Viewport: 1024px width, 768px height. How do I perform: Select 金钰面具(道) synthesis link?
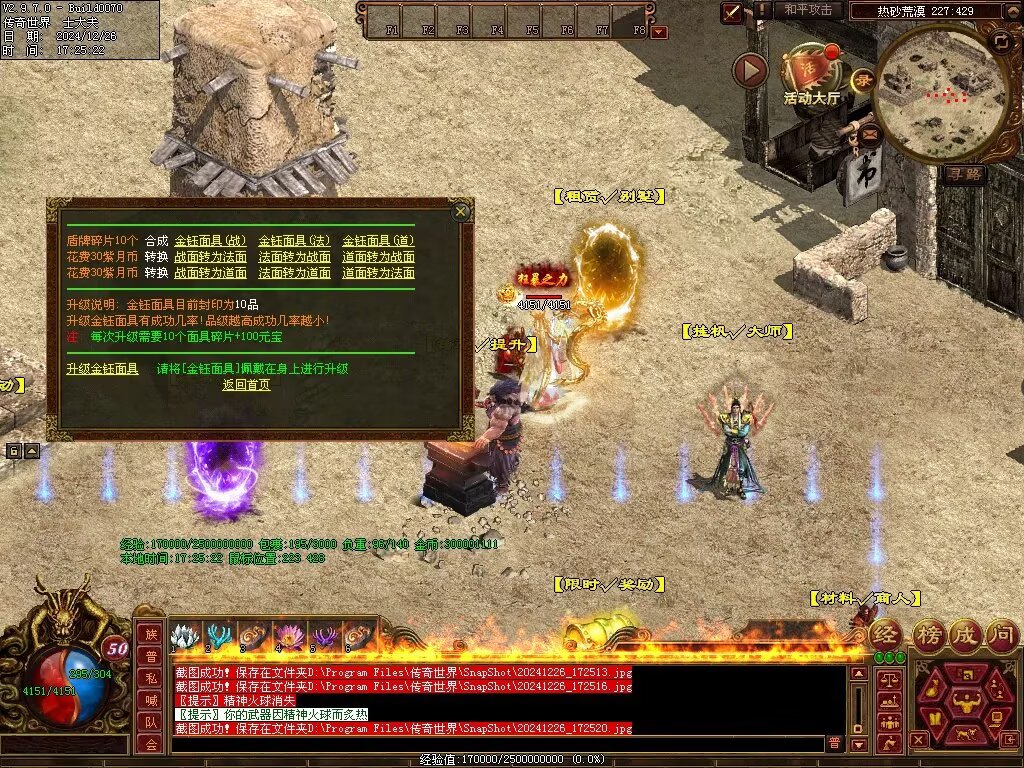[x=378, y=240]
